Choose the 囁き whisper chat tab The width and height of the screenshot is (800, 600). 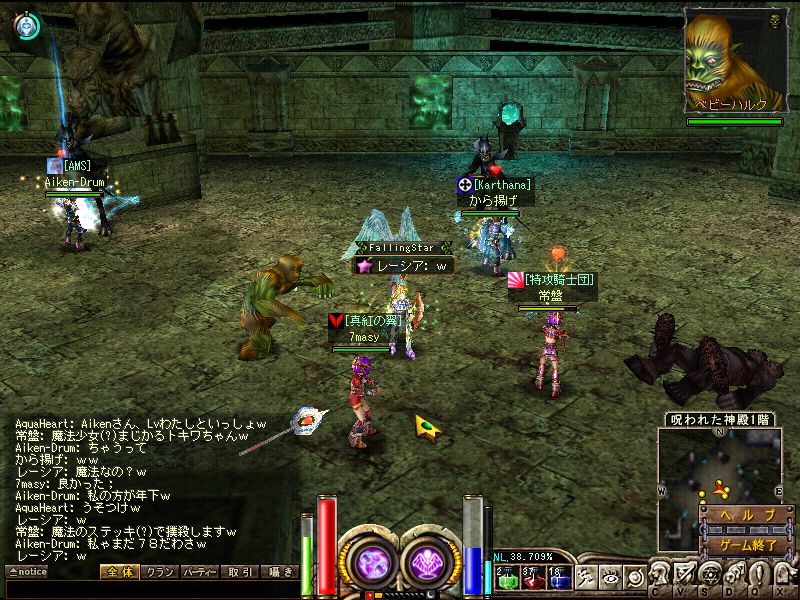tap(279, 572)
